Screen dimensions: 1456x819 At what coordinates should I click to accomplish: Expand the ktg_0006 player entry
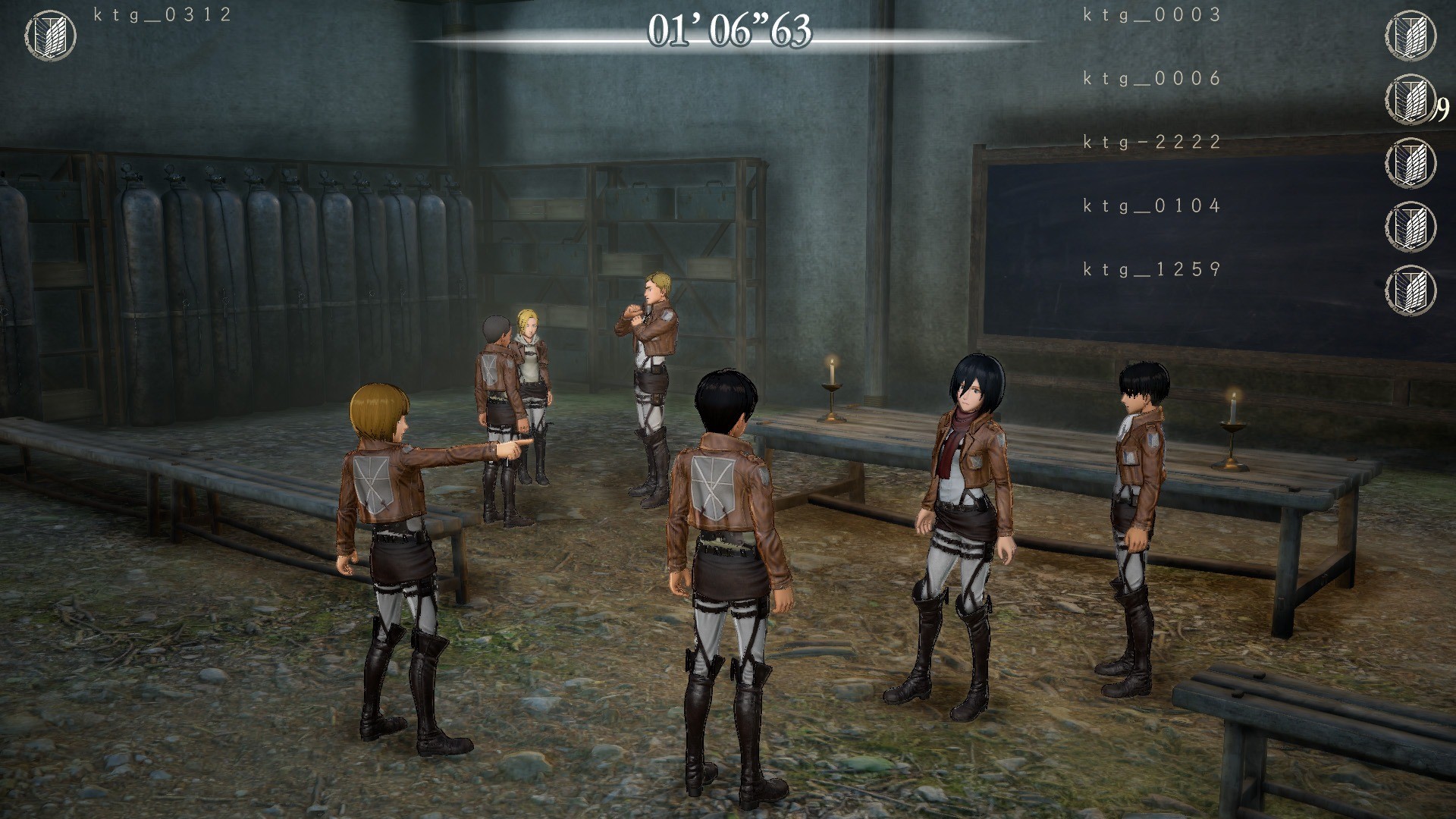(x=1150, y=79)
